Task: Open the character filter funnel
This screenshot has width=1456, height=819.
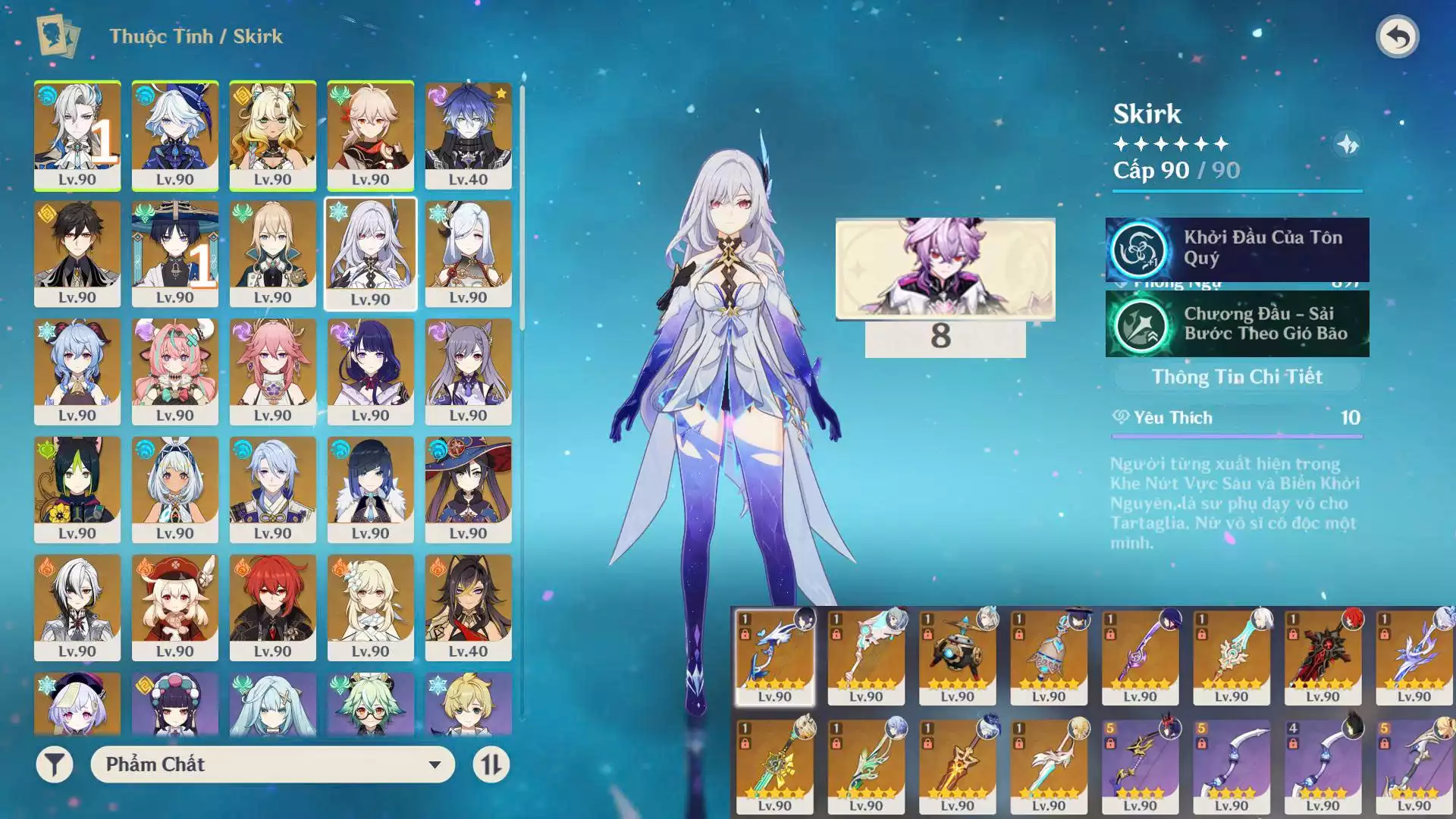Action: click(x=55, y=764)
